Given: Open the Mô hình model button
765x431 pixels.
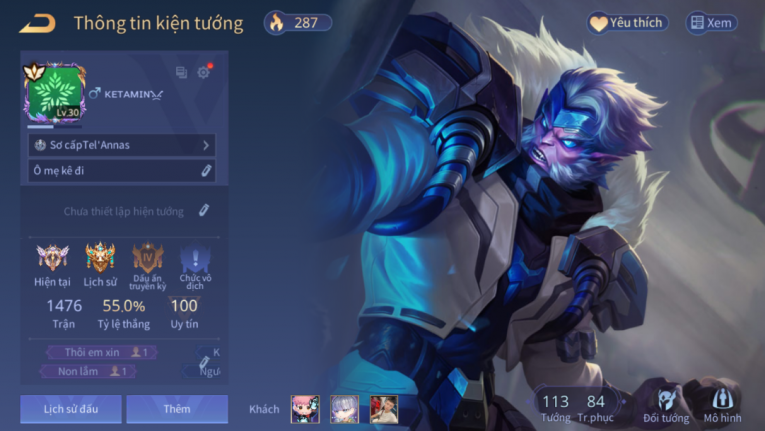Looking at the screenshot, I should tap(722, 402).
